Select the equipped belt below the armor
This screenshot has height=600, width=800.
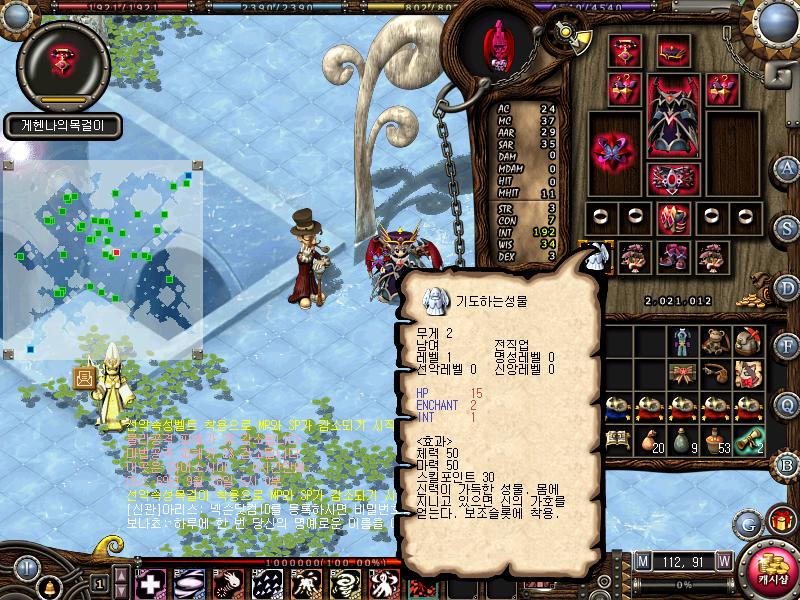point(671,179)
